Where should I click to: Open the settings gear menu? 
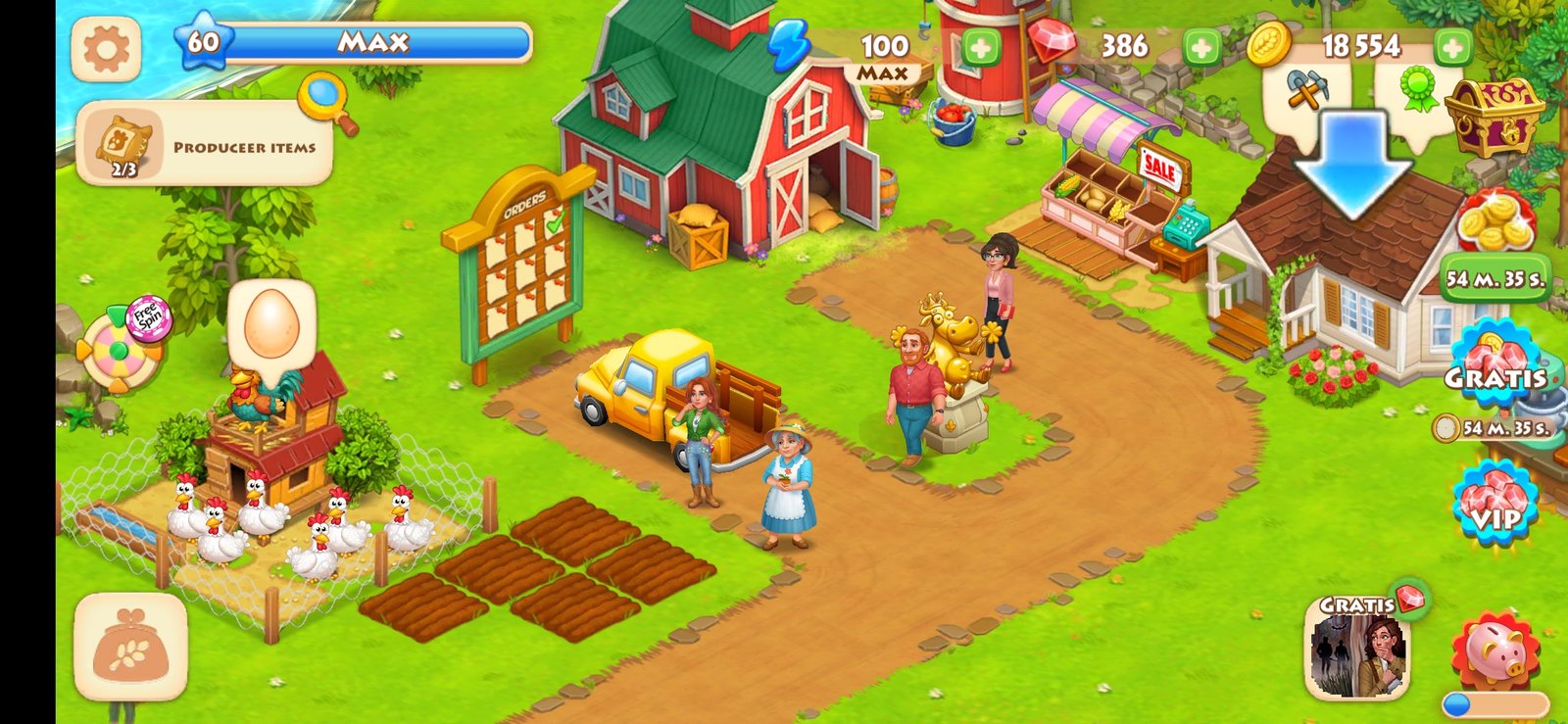point(106,48)
